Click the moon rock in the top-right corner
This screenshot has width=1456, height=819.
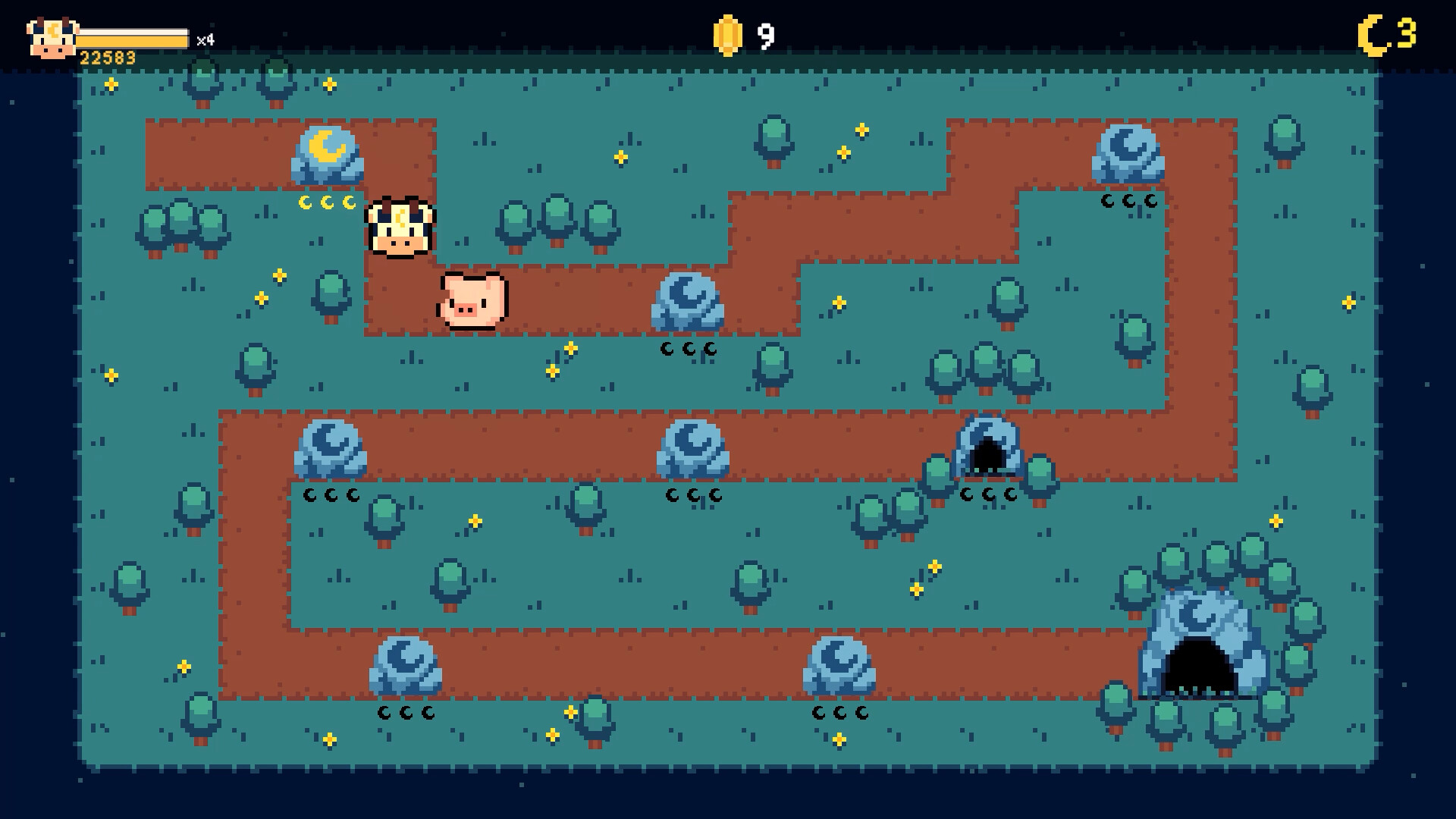[1128, 152]
